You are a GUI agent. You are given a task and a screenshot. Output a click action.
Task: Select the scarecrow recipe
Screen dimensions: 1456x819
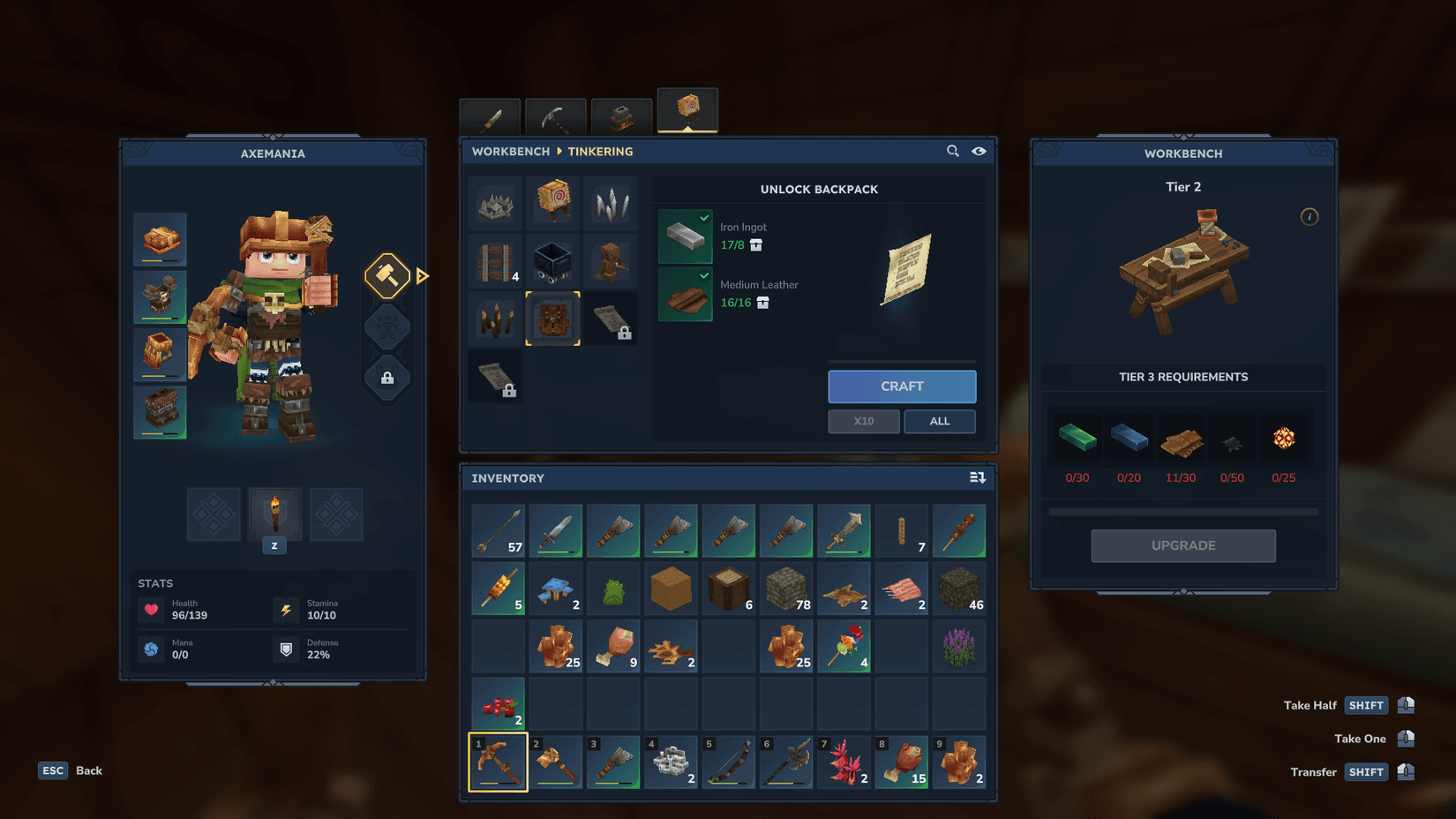point(612,261)
